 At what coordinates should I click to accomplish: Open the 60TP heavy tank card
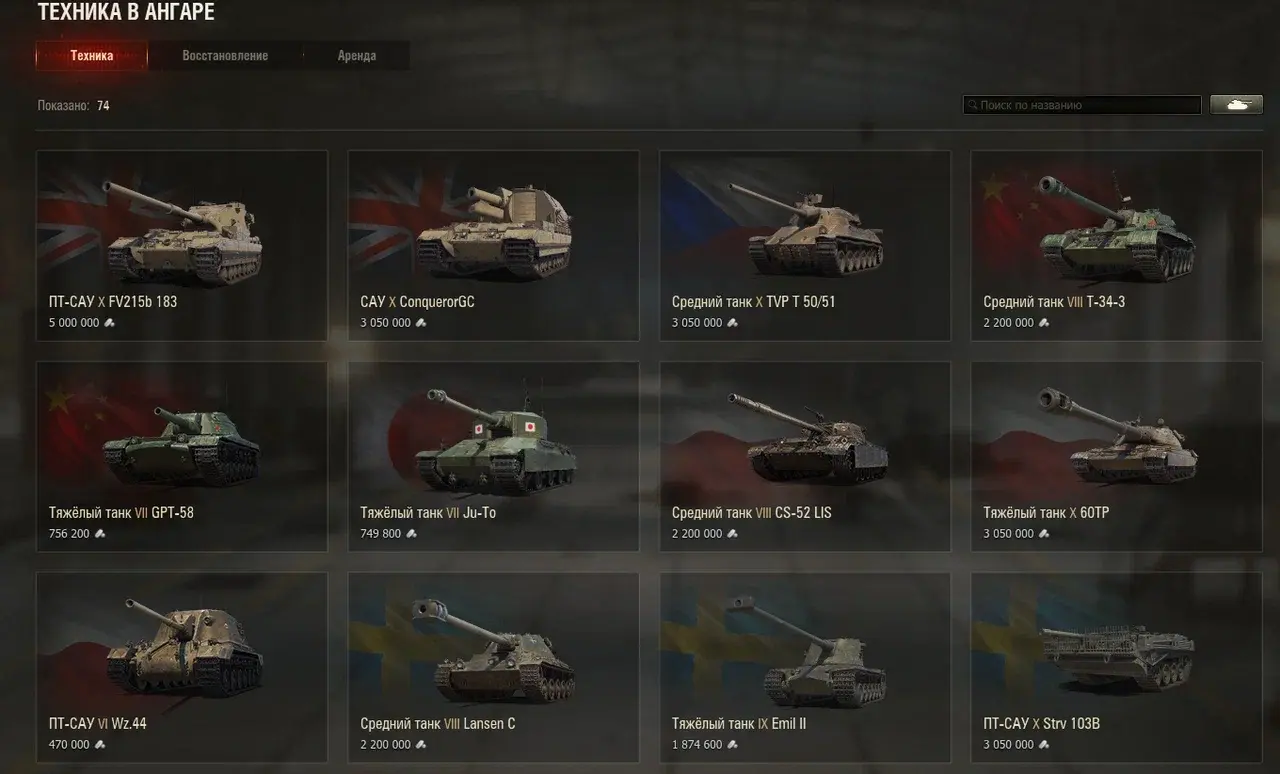1116,456
